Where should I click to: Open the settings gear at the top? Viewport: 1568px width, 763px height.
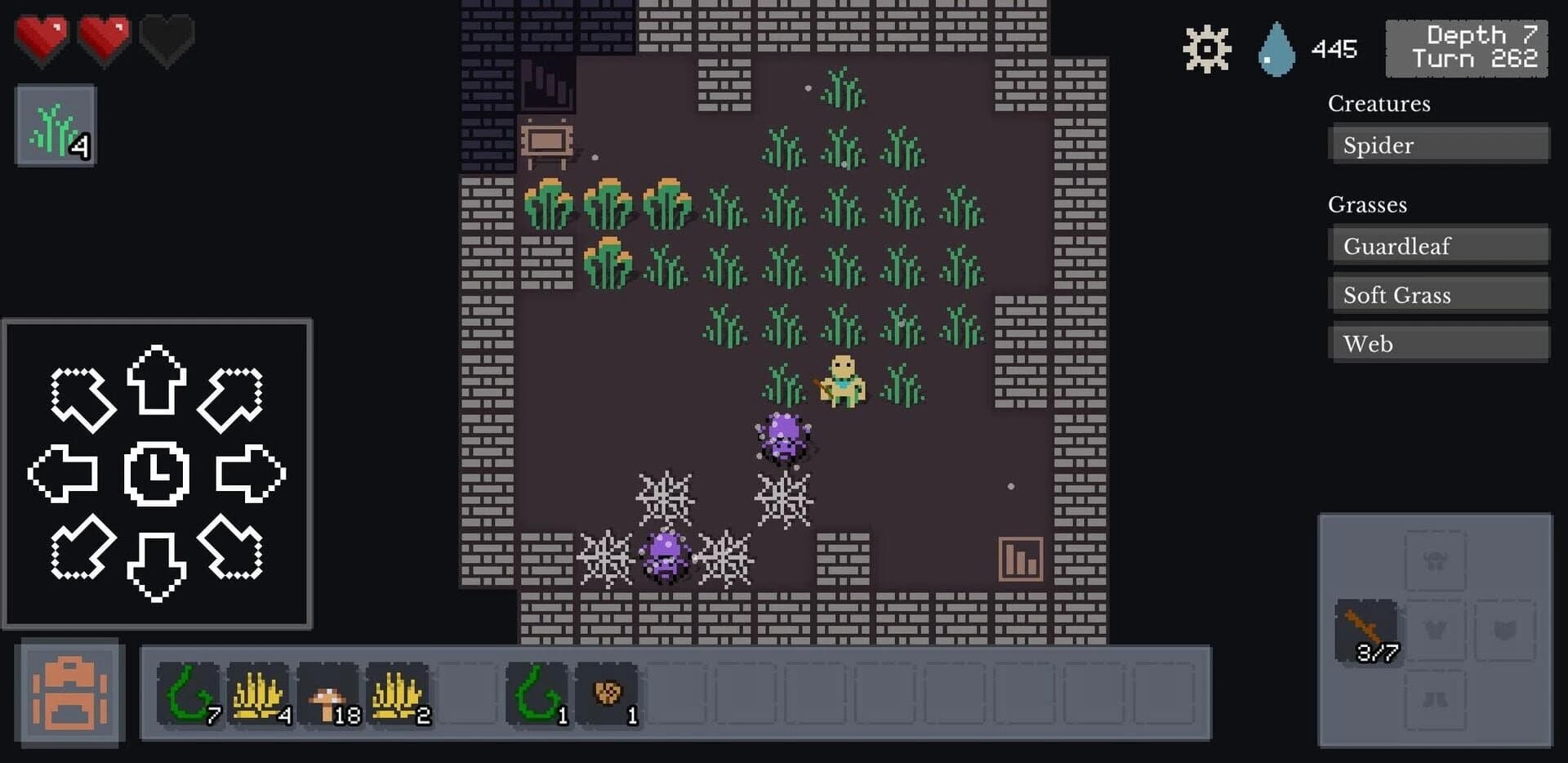pos(1206,47)
